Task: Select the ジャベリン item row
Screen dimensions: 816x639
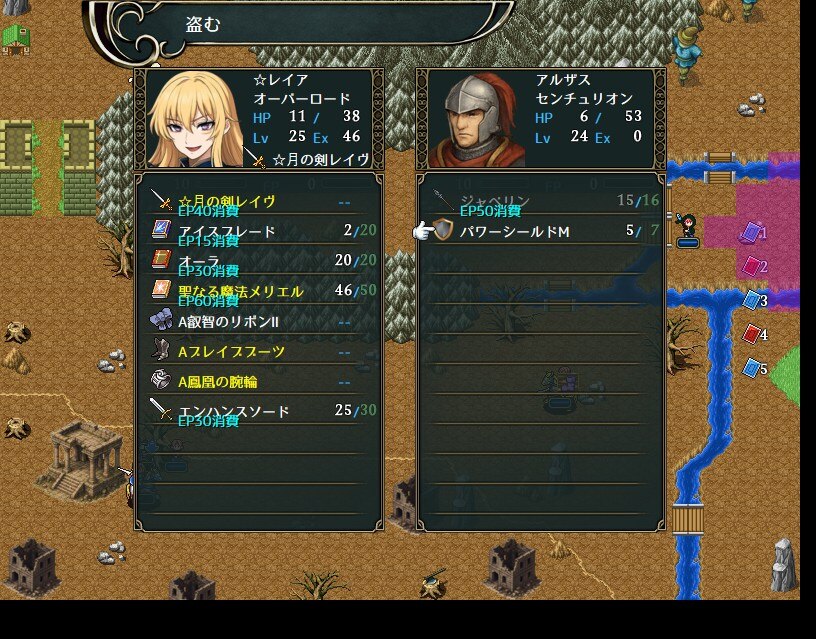Action: (x=540, y=201)
